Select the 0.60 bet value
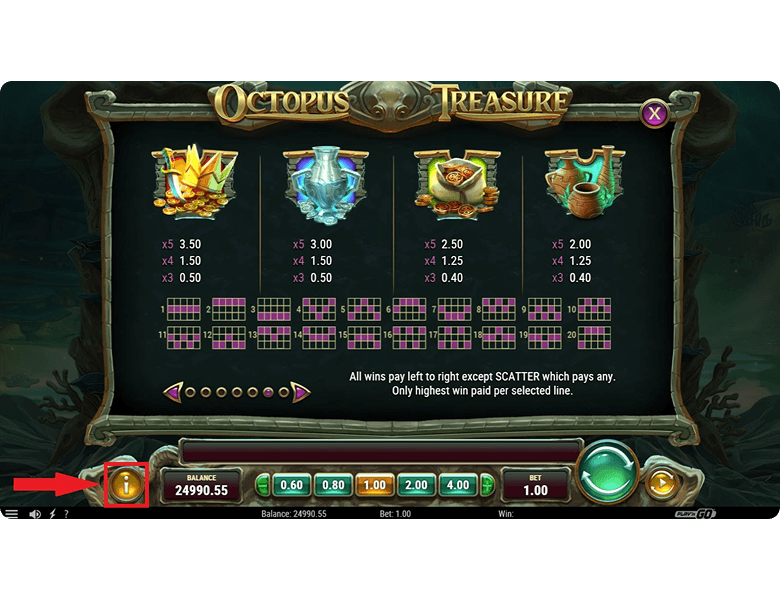Viewport: 780px width, 600px height. click(291, 485)
